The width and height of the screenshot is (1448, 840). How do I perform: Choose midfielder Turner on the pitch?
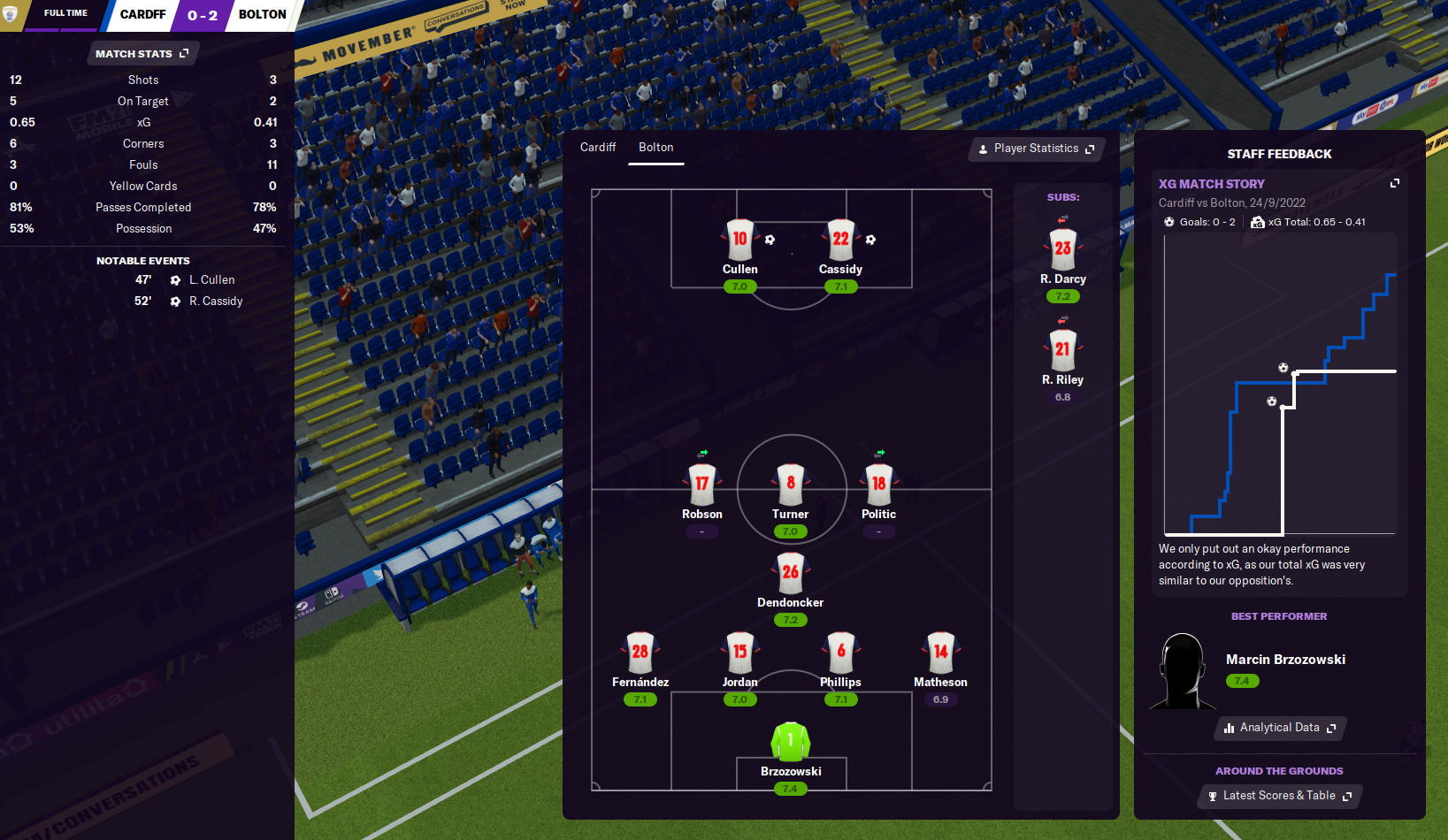point(791,484)
